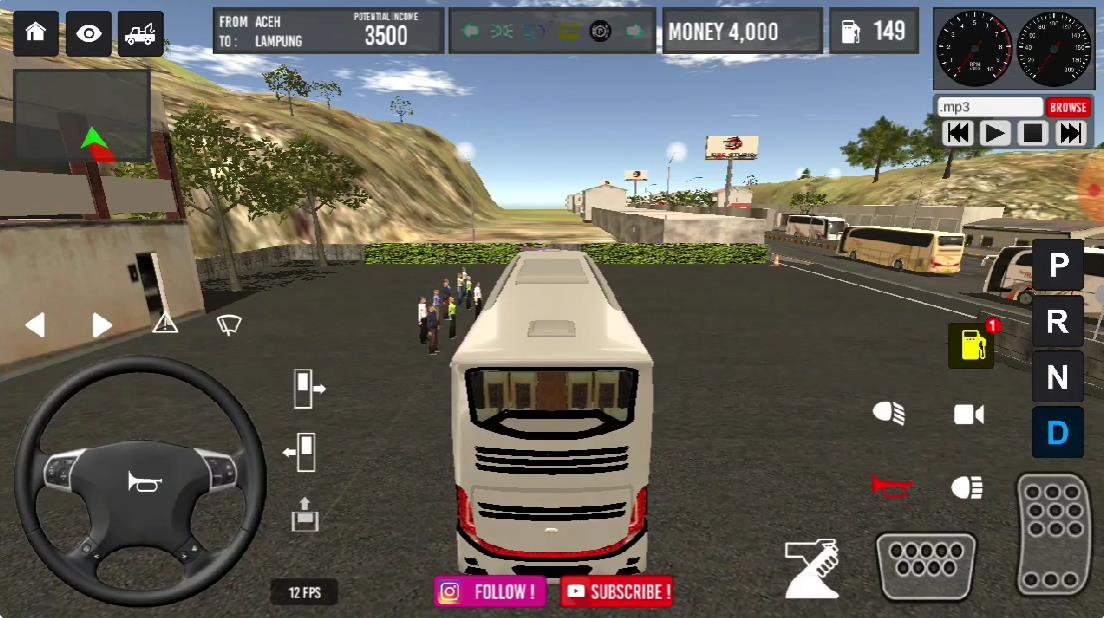Shift into Reverse gear
The width and height of the screenshot is (1104, 618).
click(1058, 322)
